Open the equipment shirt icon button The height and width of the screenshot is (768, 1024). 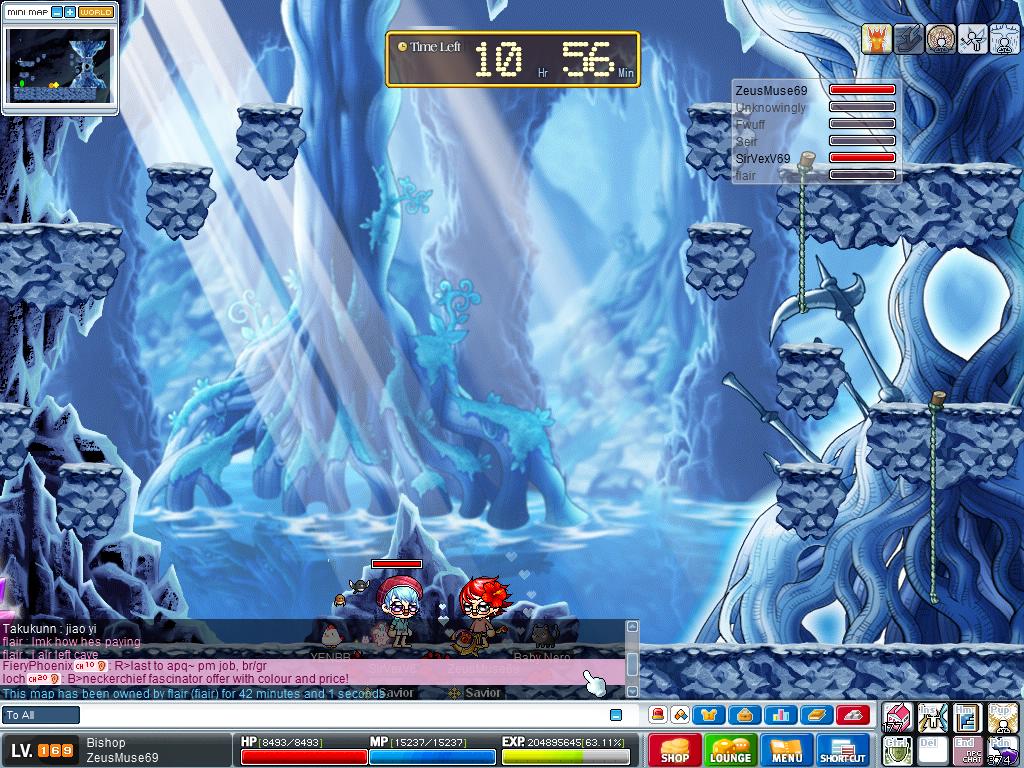pyautogui.click(x=710, y=715)
